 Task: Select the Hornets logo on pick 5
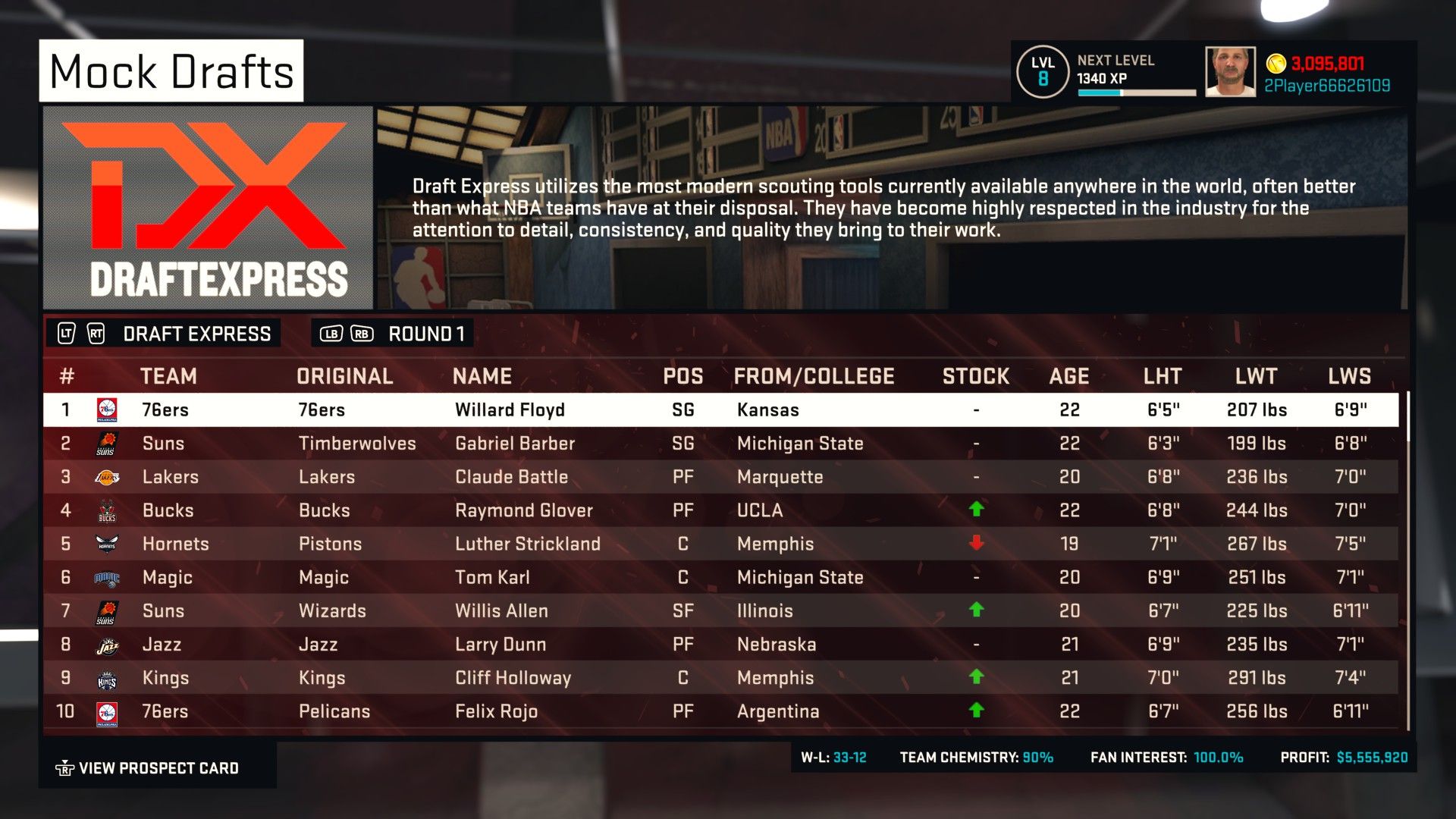106,544
